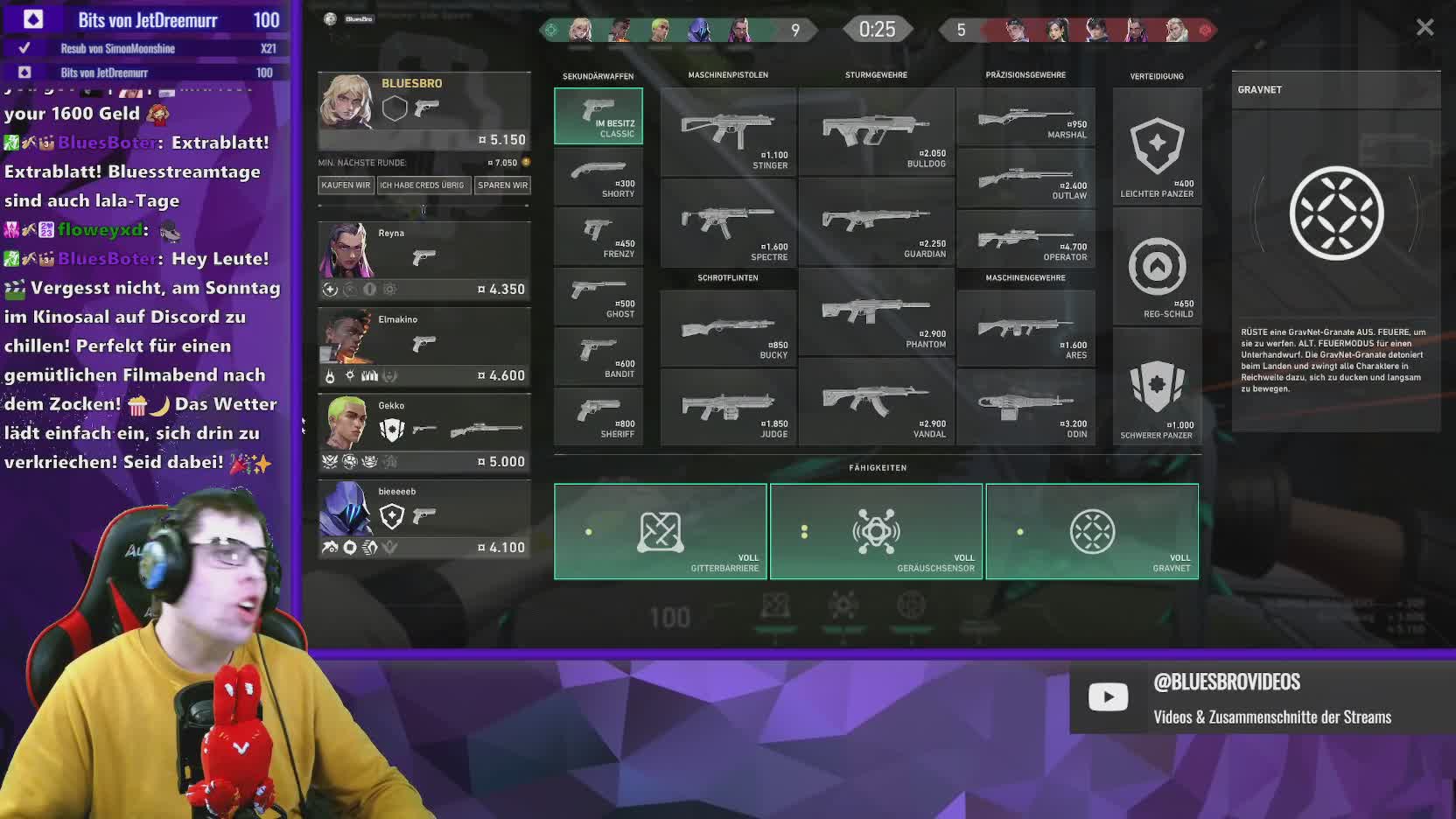Buy the Stinger submachine gun
Image resolution: width=1456 pixels, height=819 pixels.
[x=728, y=132]
